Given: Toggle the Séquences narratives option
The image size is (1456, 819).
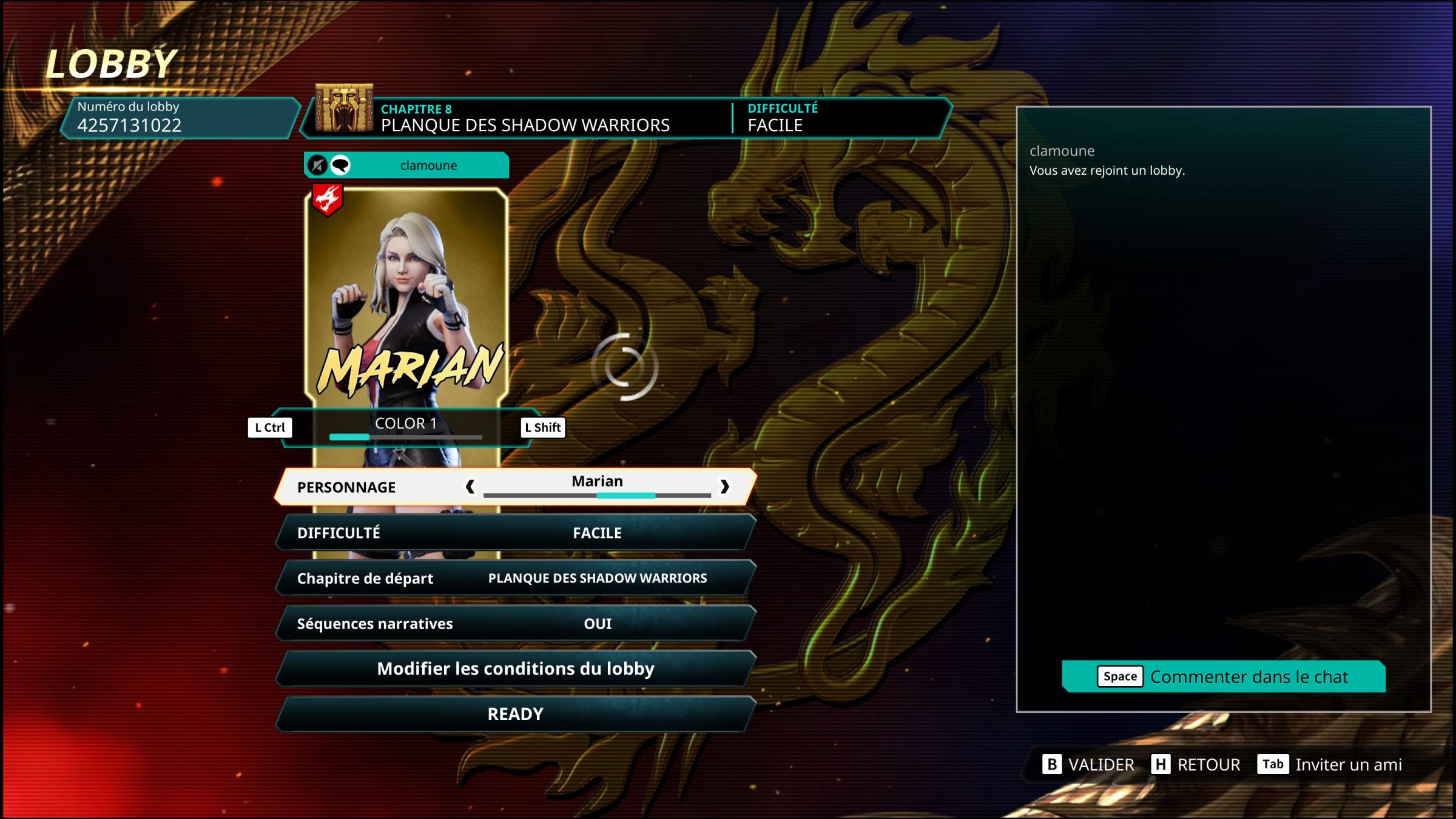Looking at the screenshot, I should [516, 624].
